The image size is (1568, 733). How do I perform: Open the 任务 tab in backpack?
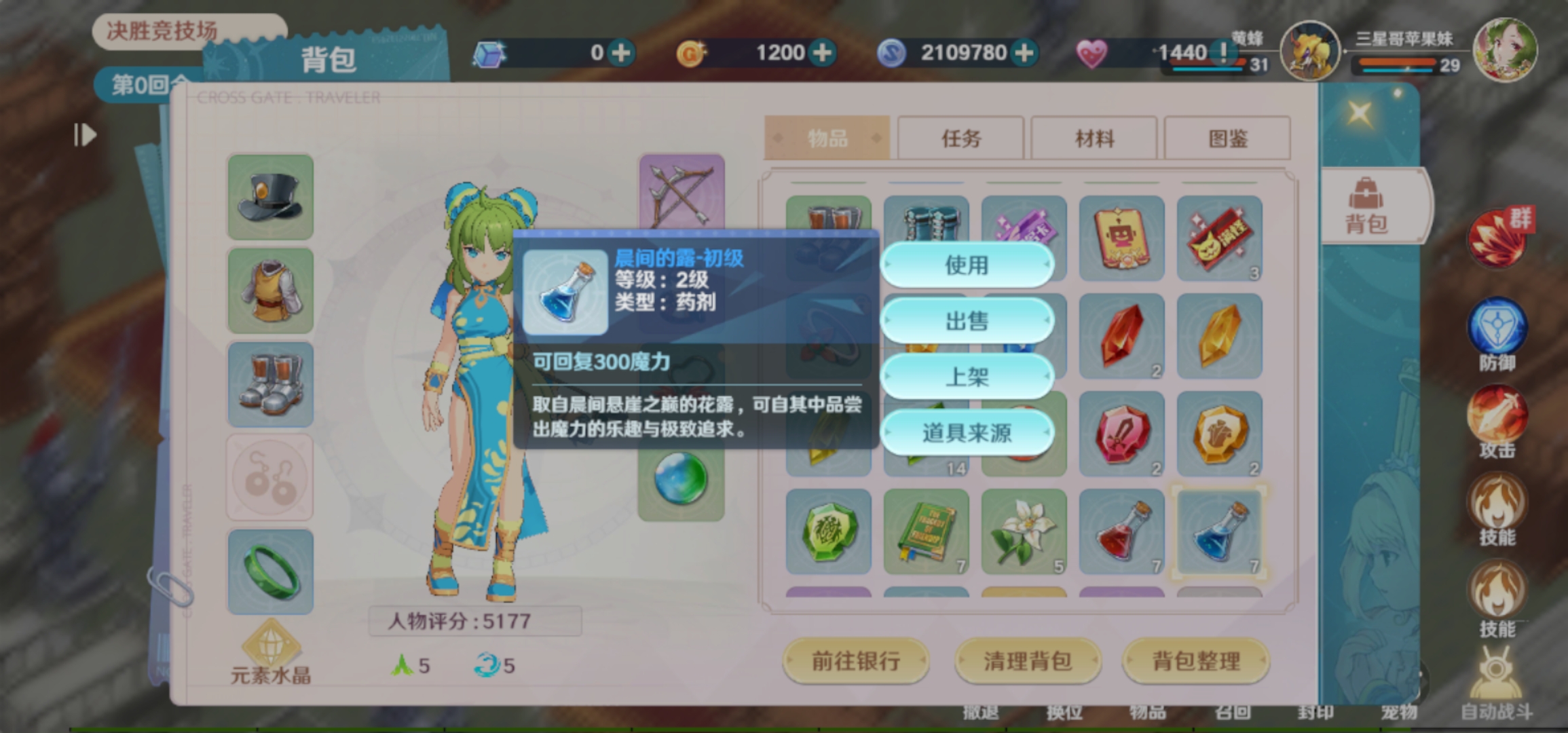point(959,138)
